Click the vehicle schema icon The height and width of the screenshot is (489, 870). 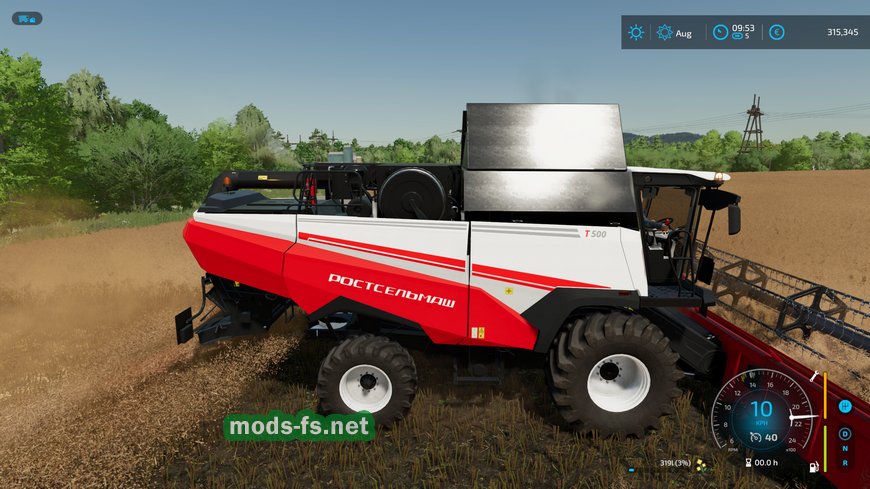point(27,18)
